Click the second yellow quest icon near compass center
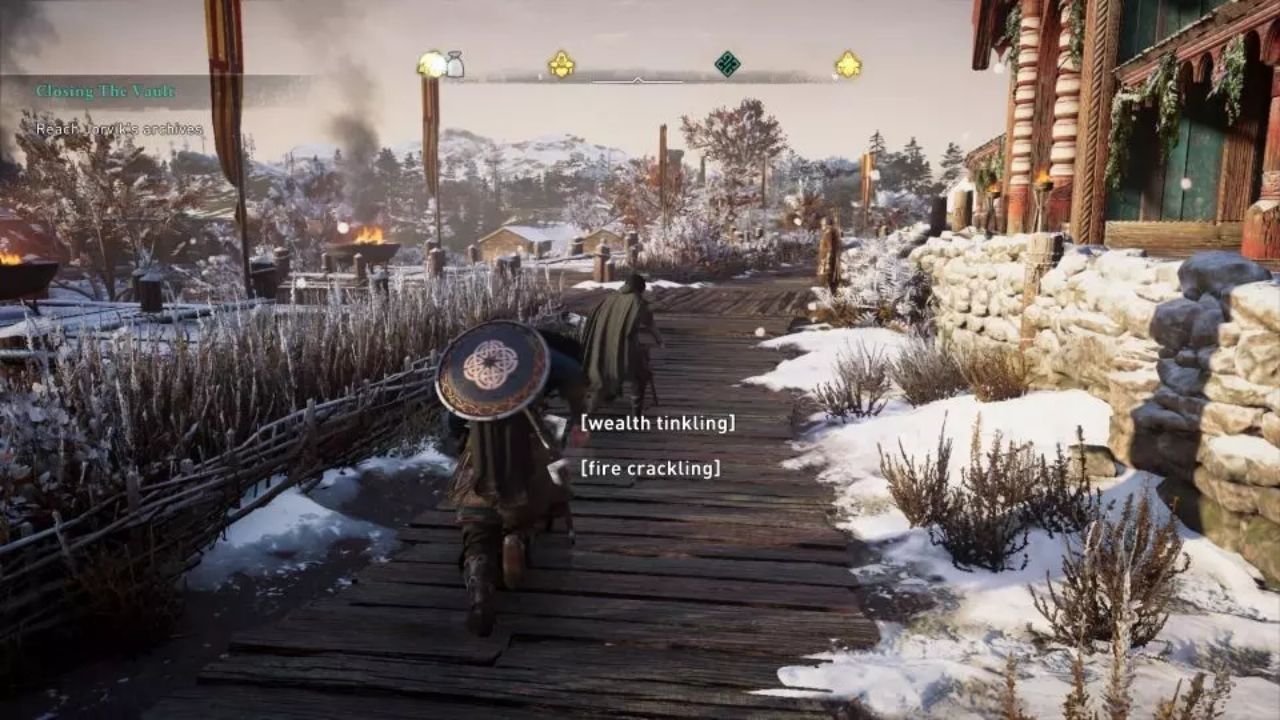Viewport: 1280px width, 720px height. pos(560,65)
